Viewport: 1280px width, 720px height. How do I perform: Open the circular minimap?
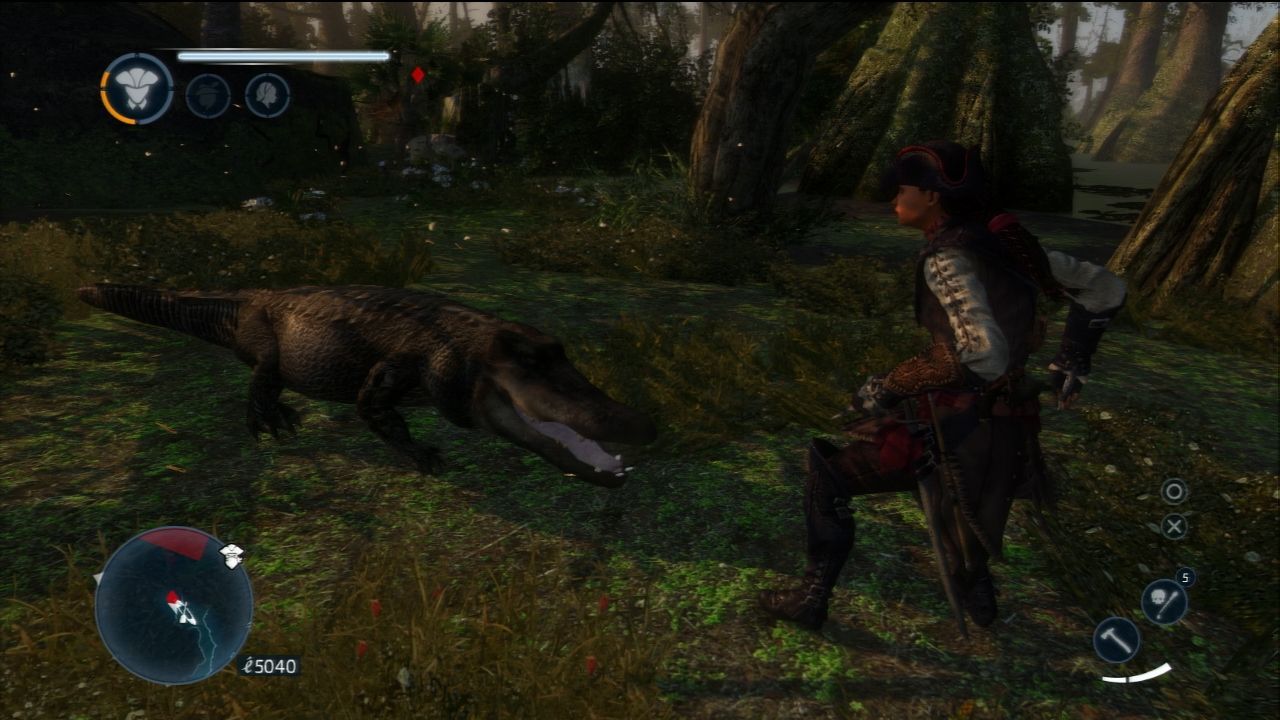point(174,605)
